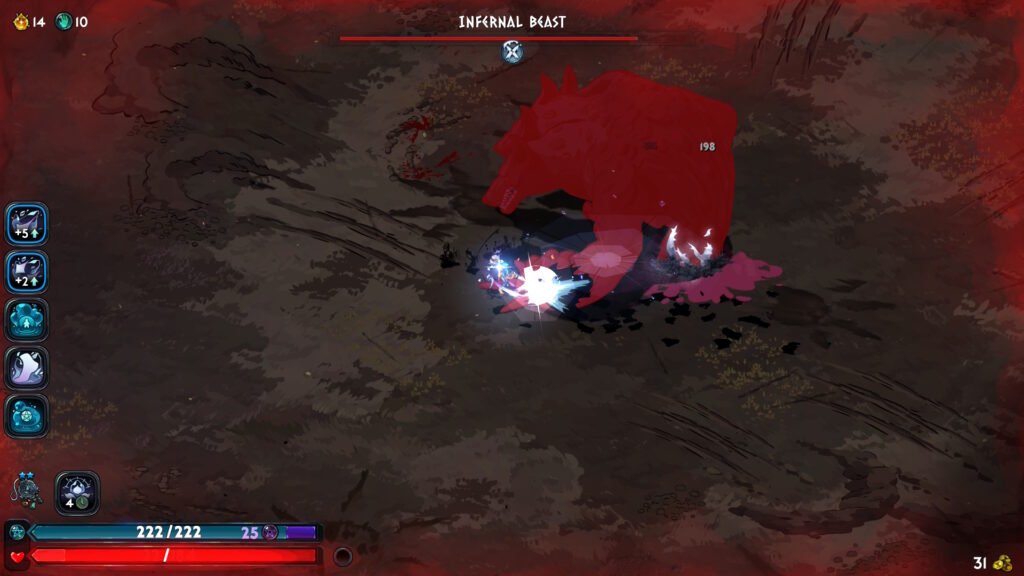
Task: Select the +2 boon icon
Action: pos(26,272)
